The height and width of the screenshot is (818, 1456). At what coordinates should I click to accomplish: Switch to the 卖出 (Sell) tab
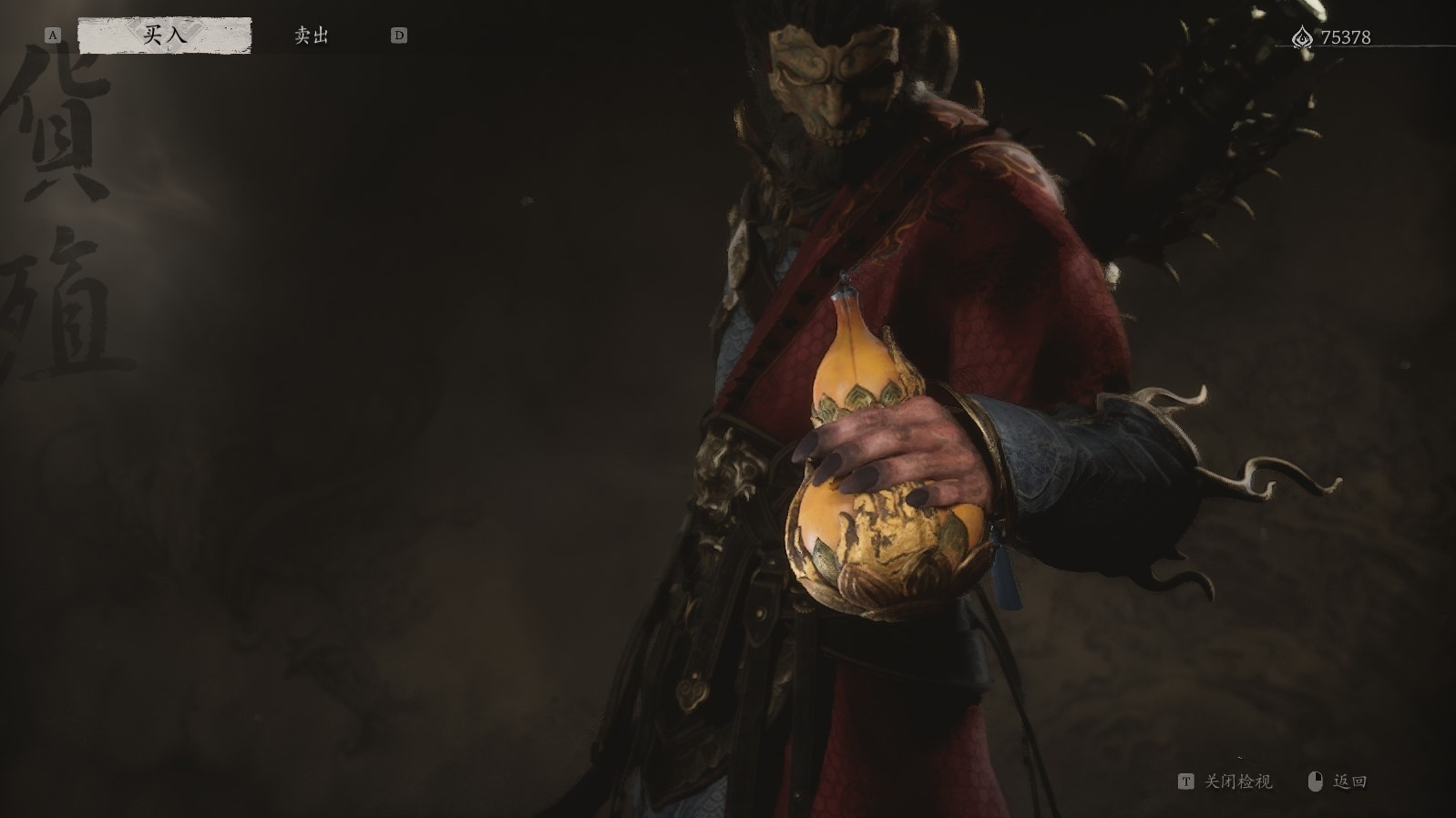tap(312, 36)
